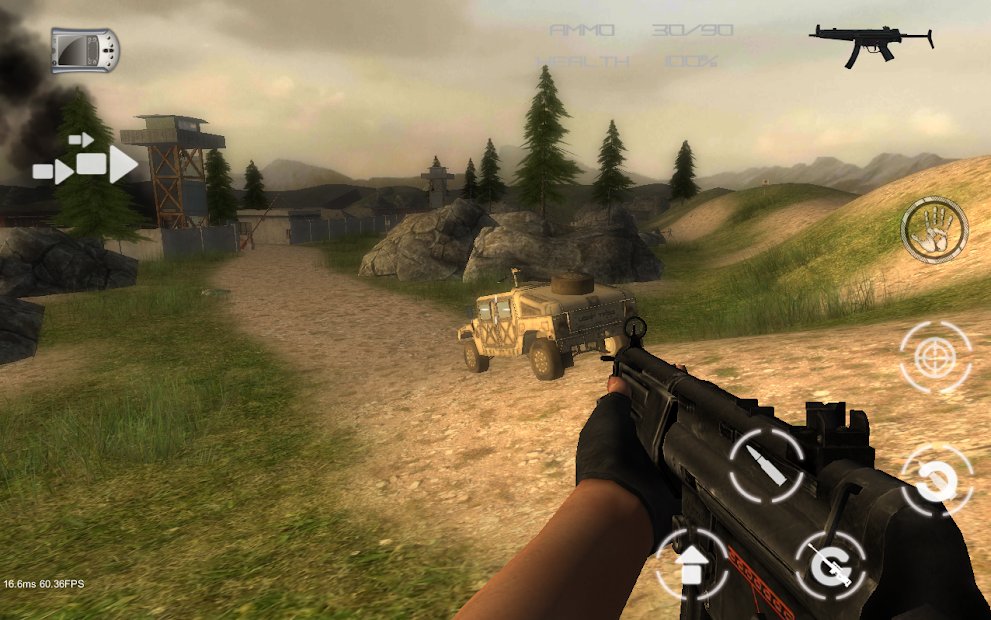Open the PDA device menu
Image resolution: width=991 pixels, height=620 pixels.
click(x=85, y=50)
